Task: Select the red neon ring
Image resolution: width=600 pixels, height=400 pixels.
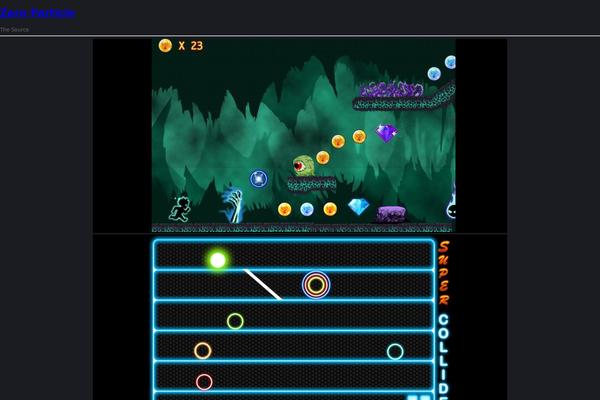Action: pyautogui.click(x=204, y=382)
